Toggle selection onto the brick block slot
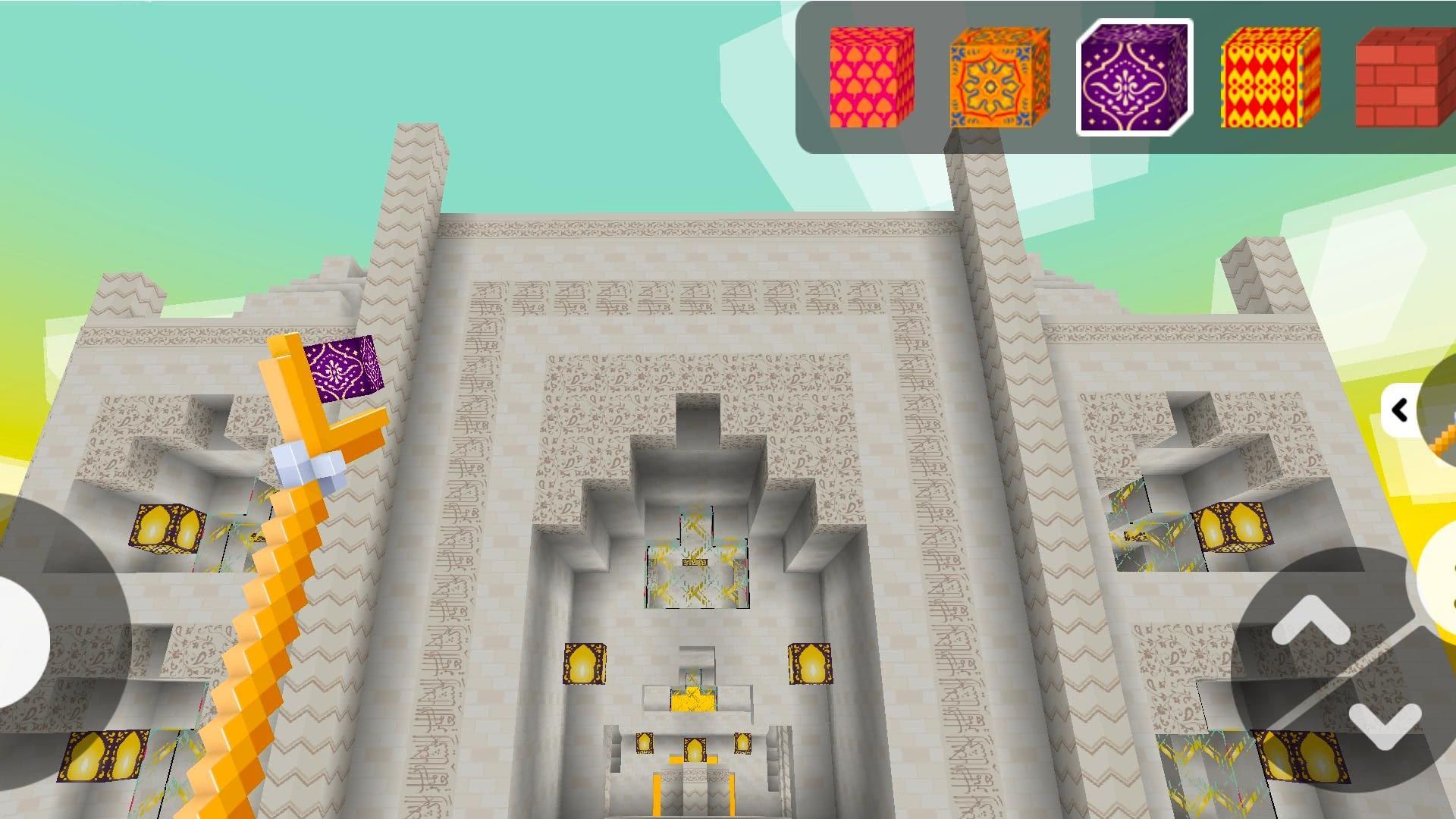This screenshot has width=1456, height=819. point(1397,78)
